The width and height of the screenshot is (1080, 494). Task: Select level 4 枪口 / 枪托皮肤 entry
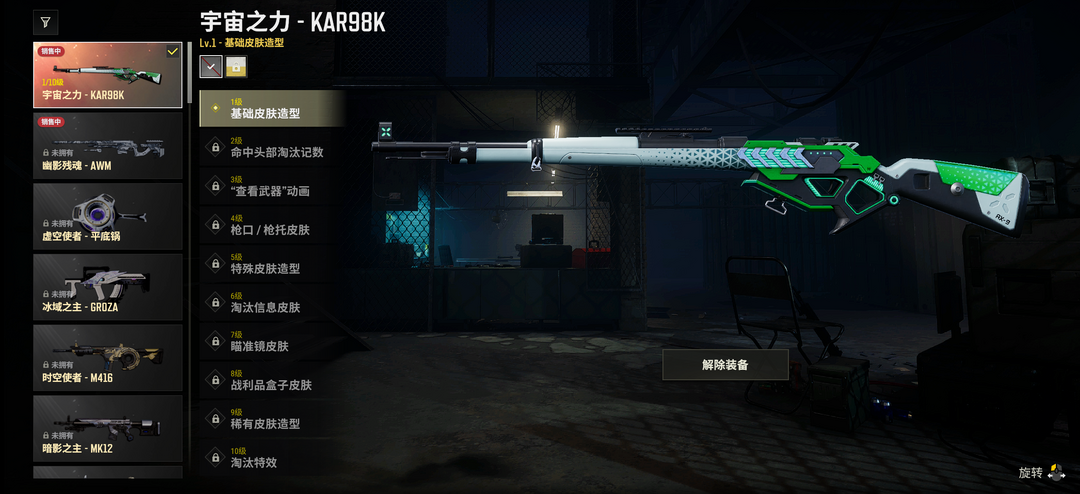pos(272,225)
